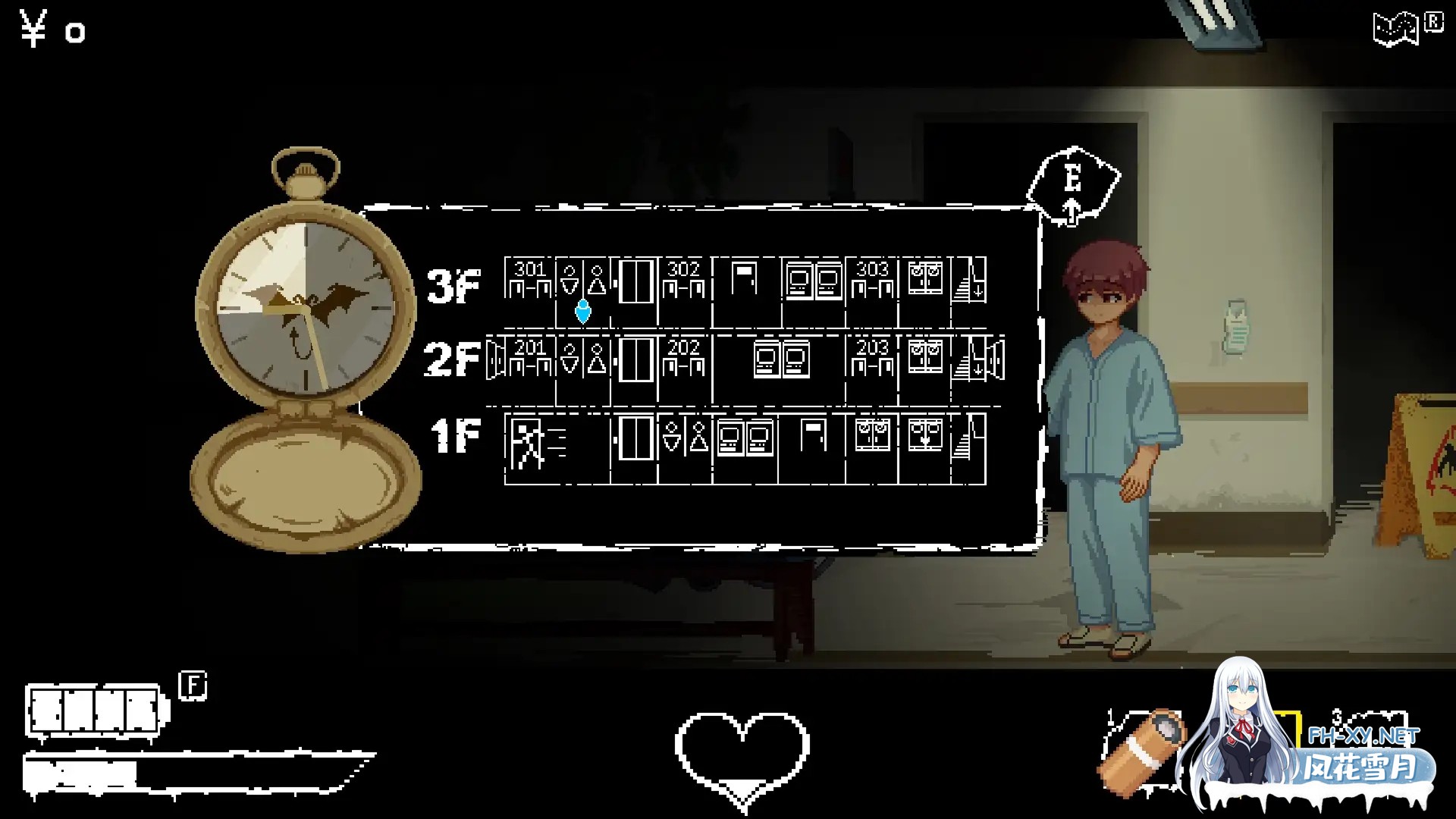Screen dimensions: 1456x819
Task: Click the women's restroom symbol on 3F
Action: [x=570, y=279]
